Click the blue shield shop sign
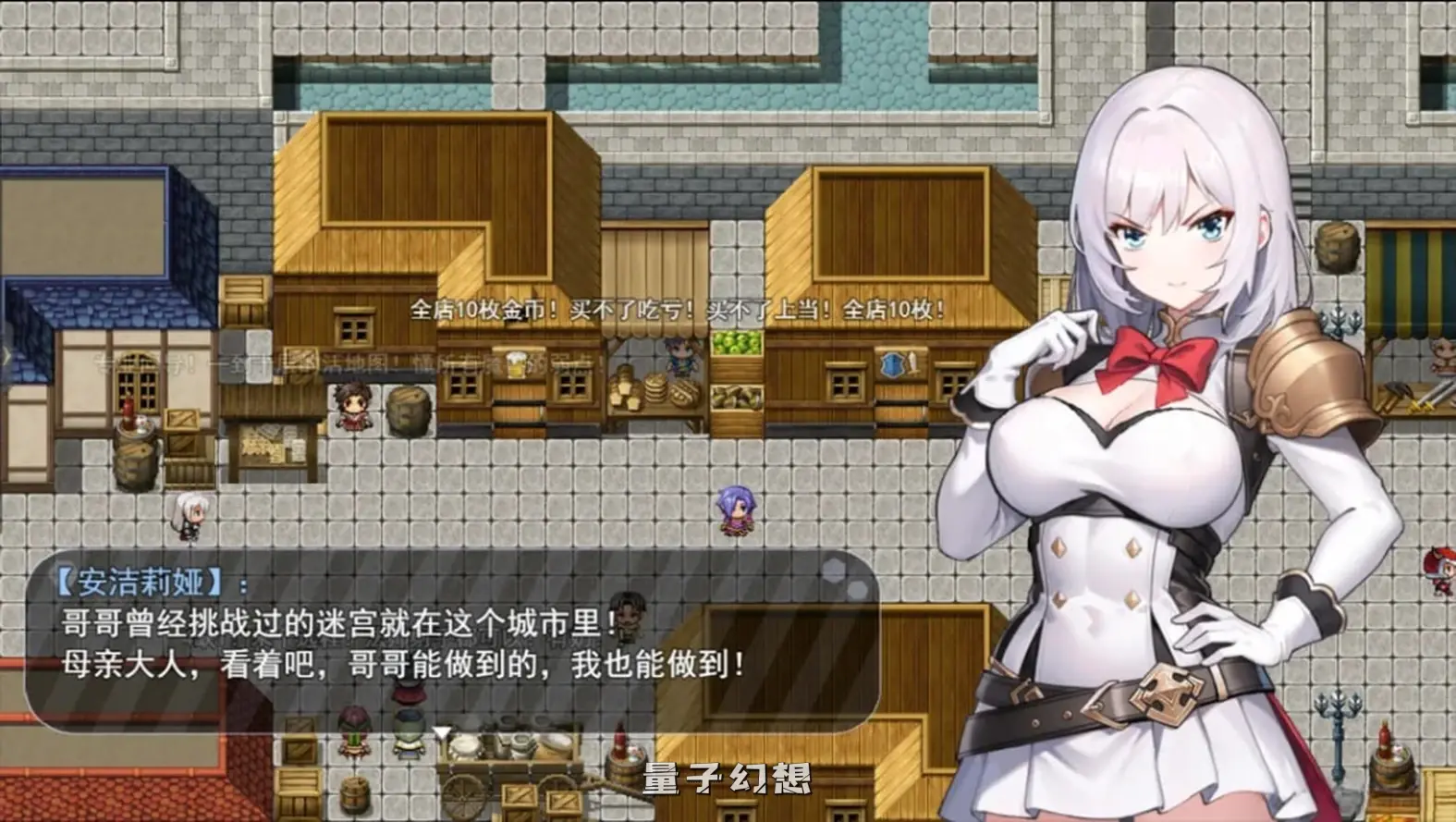Image resolution: width=1456 pixels, height=822 pixels. coord(891,364)
